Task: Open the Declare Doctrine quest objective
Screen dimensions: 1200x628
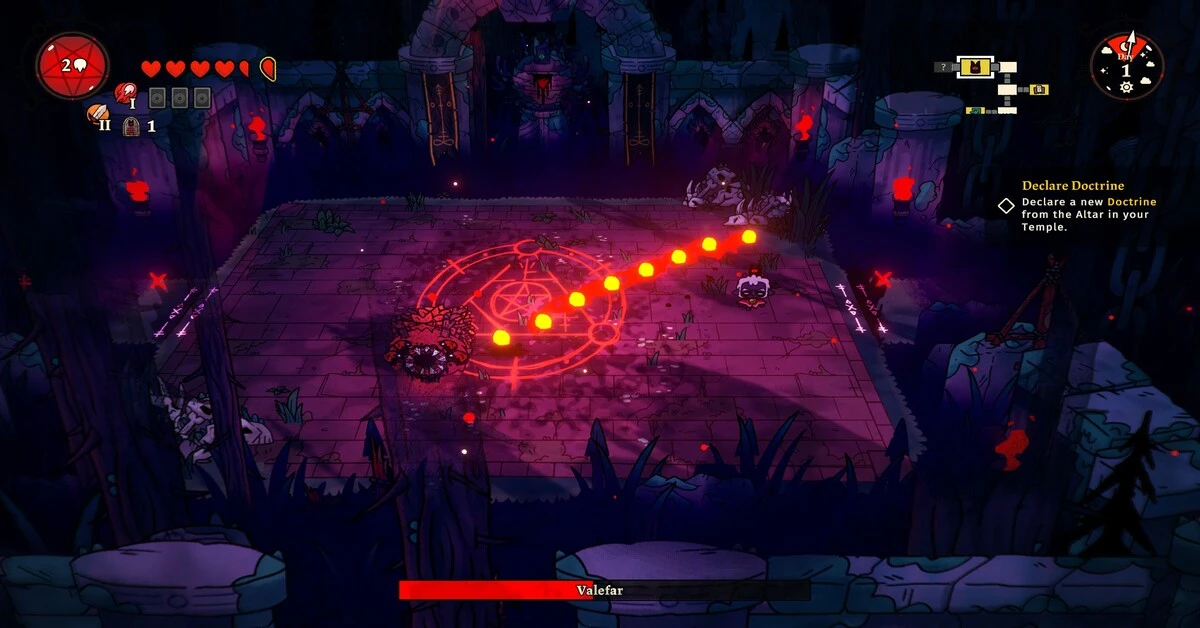Action: tap(1072, 186)
